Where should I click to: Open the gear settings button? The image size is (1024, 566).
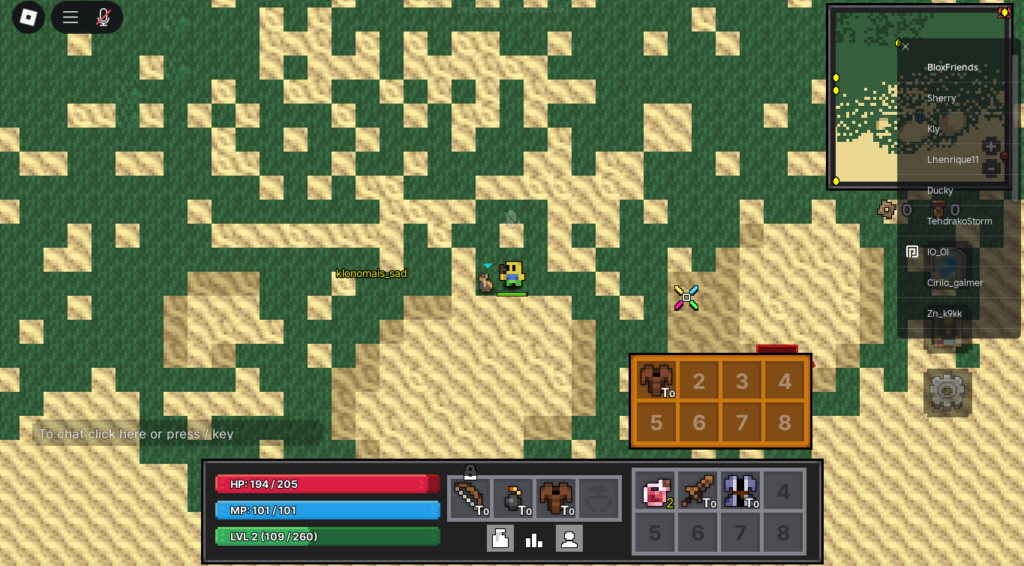point(945,392)
